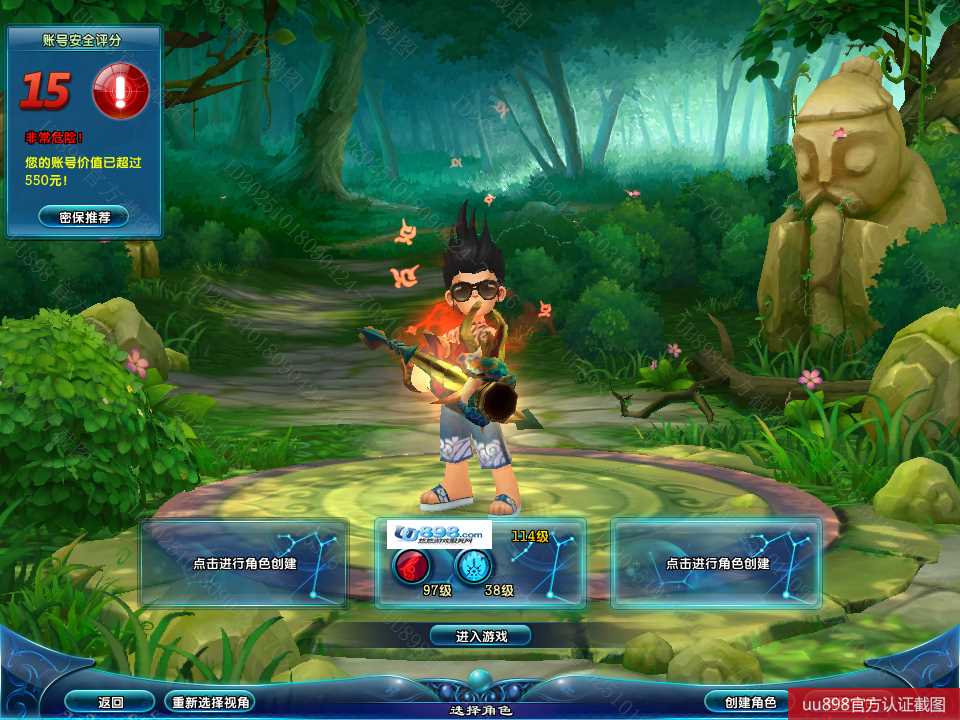Choose 重新选择视角 to reset the view
The width and height of the screenshot is (960, 720).
click(210, 702)
